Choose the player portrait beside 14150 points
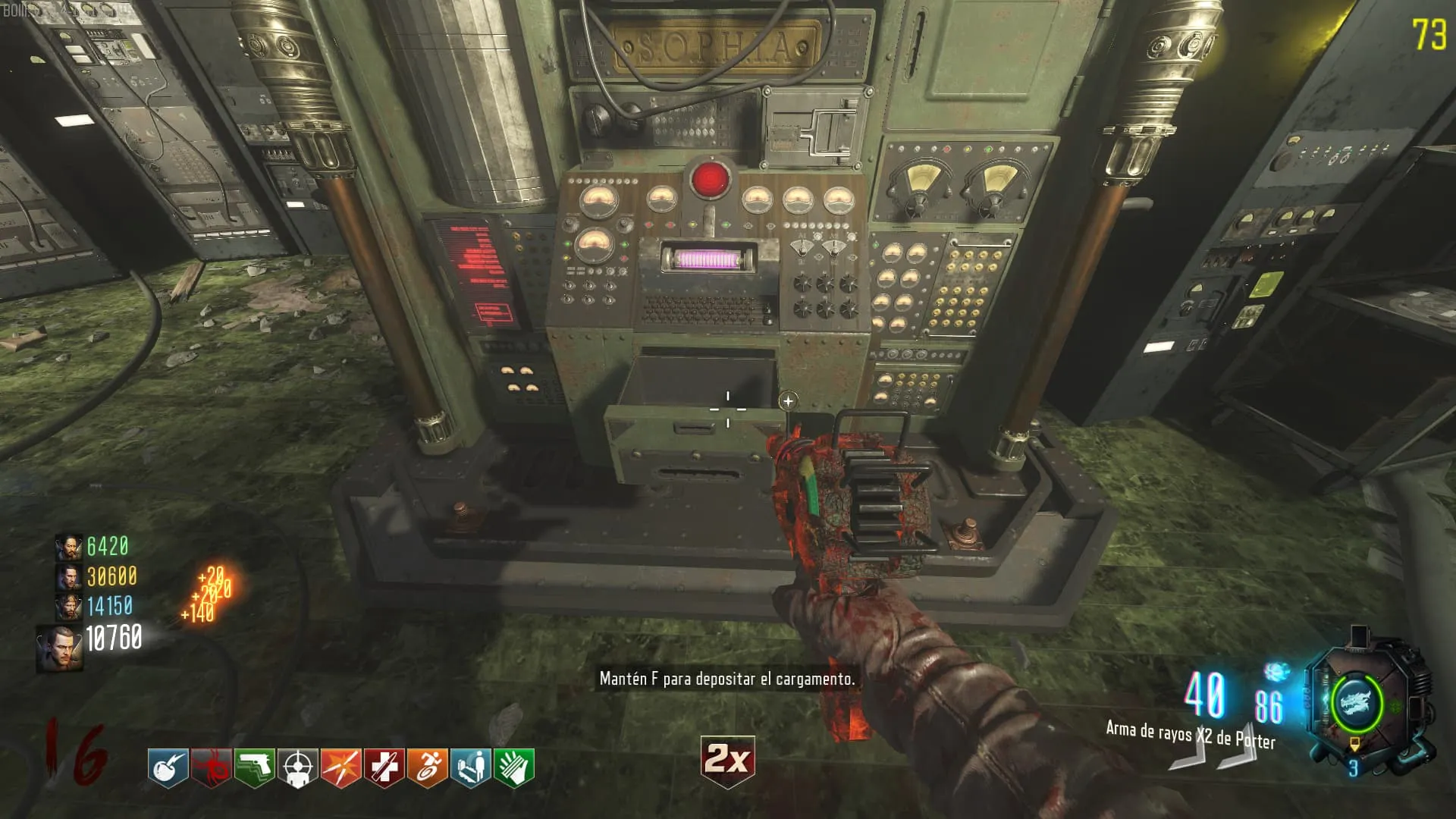1456x819 pixels. tap(69, 607)
